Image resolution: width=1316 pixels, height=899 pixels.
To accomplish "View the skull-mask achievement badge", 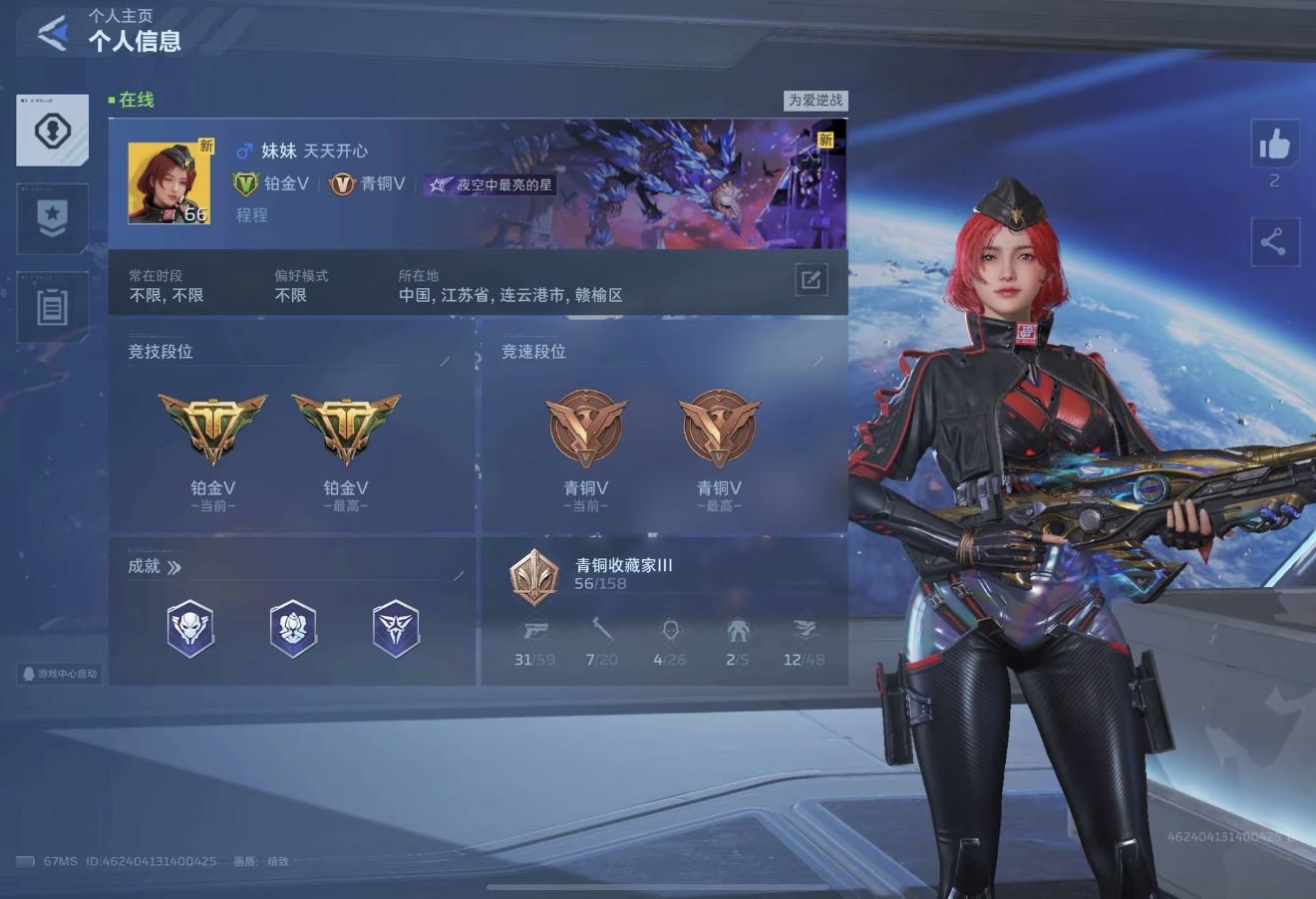I will click(190, 629).
